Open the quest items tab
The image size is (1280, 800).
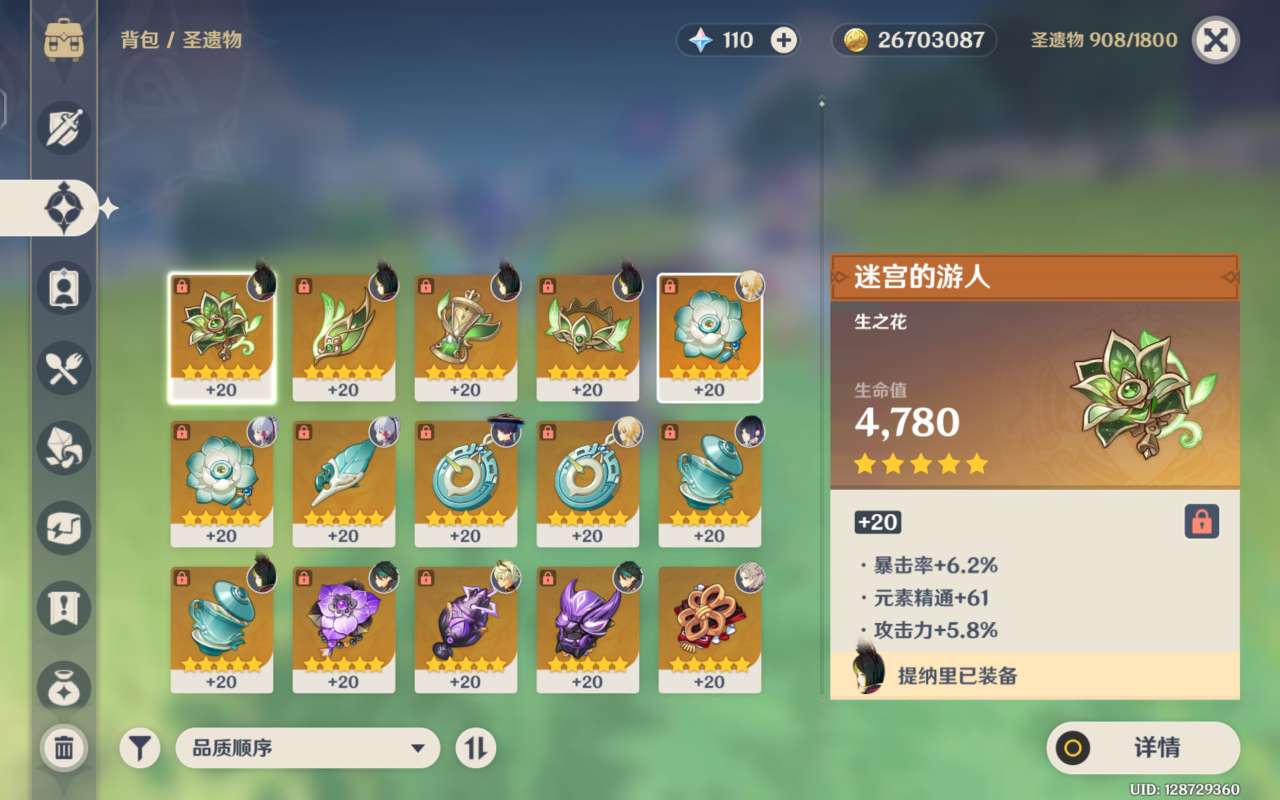click(x=65, y=608)
